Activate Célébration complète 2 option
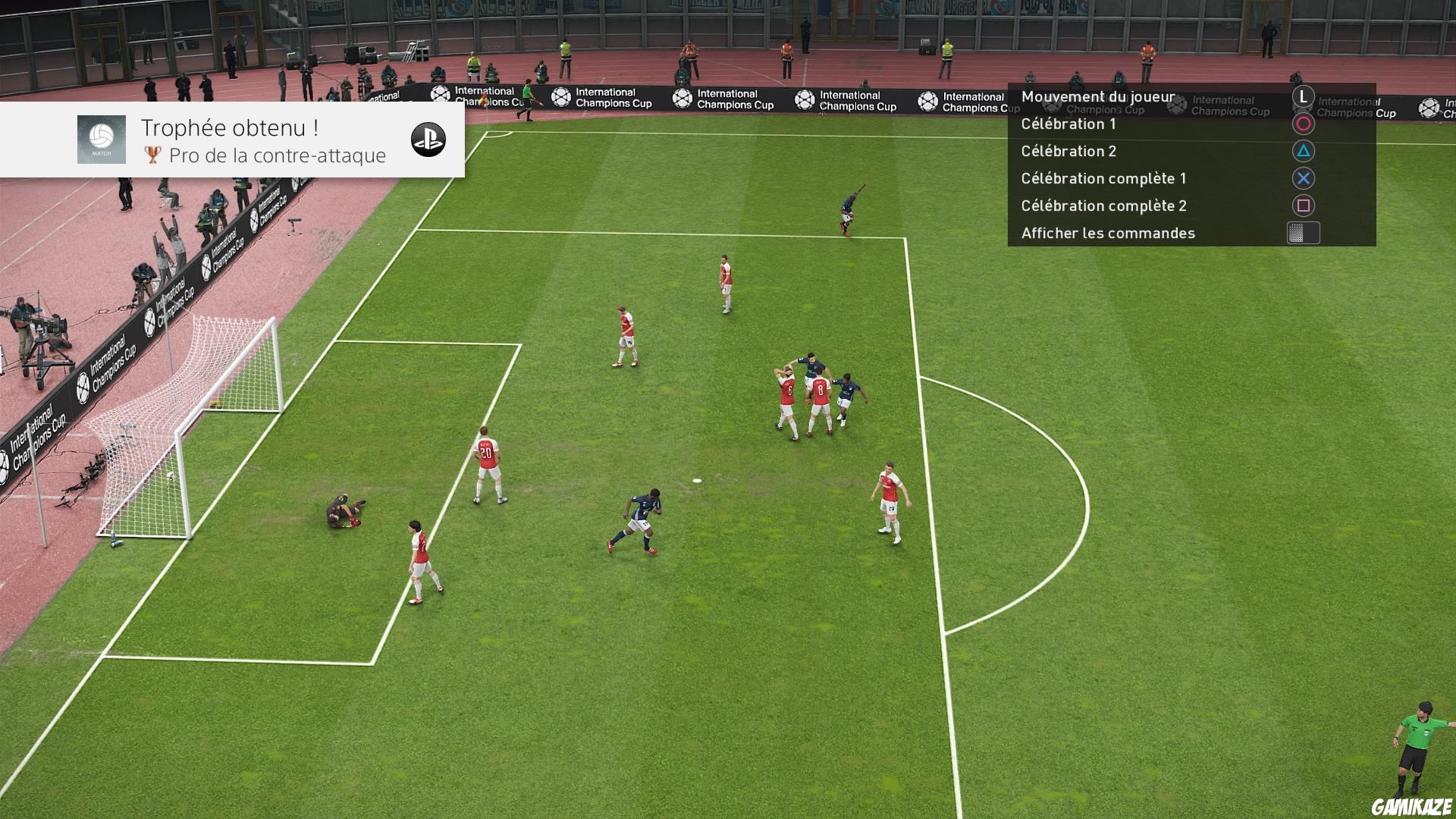The image size is (1456, 819). [x=1105, y=206]
